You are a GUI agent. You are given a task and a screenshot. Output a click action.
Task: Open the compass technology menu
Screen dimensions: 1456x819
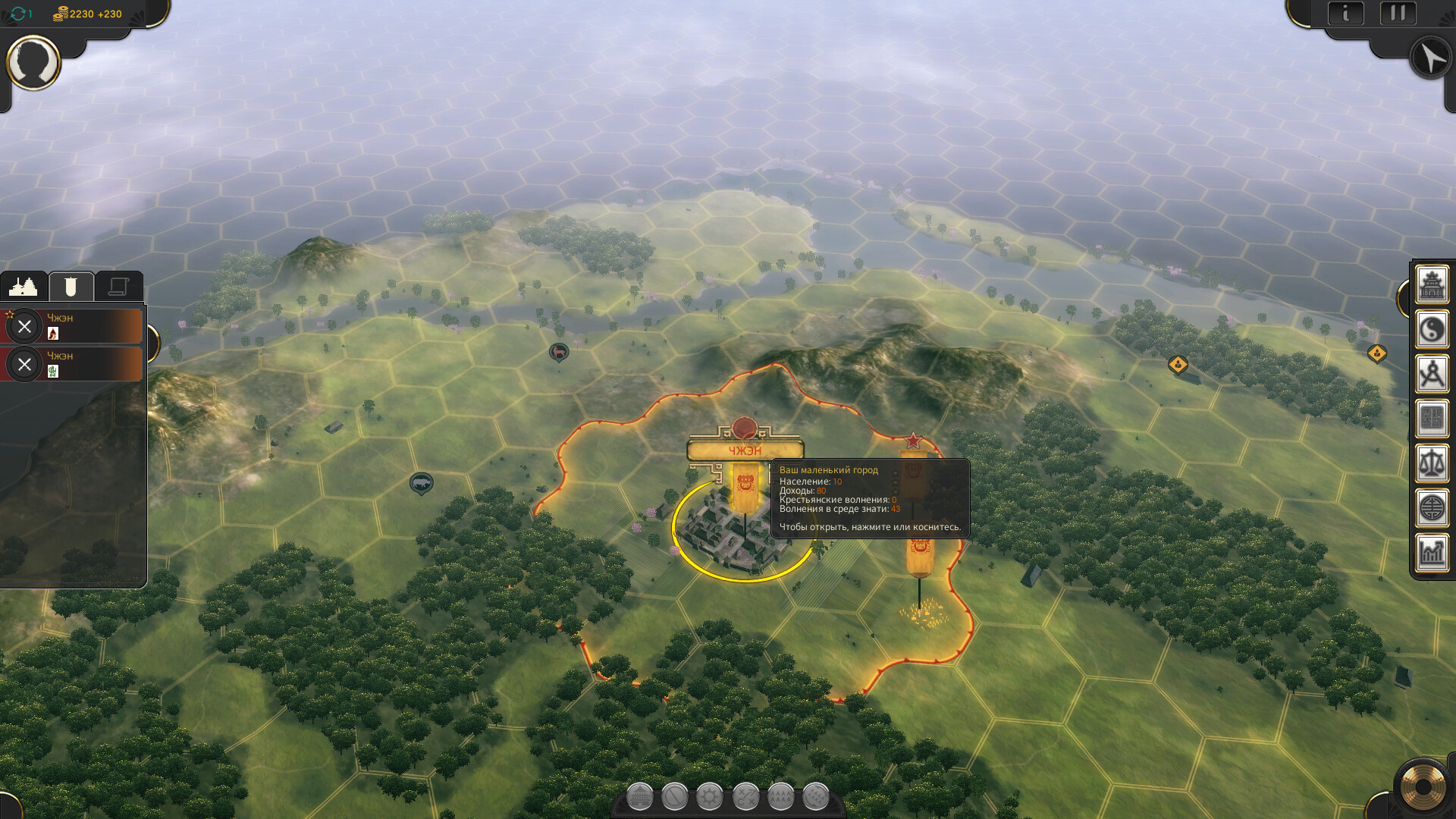coord(1432,375)
